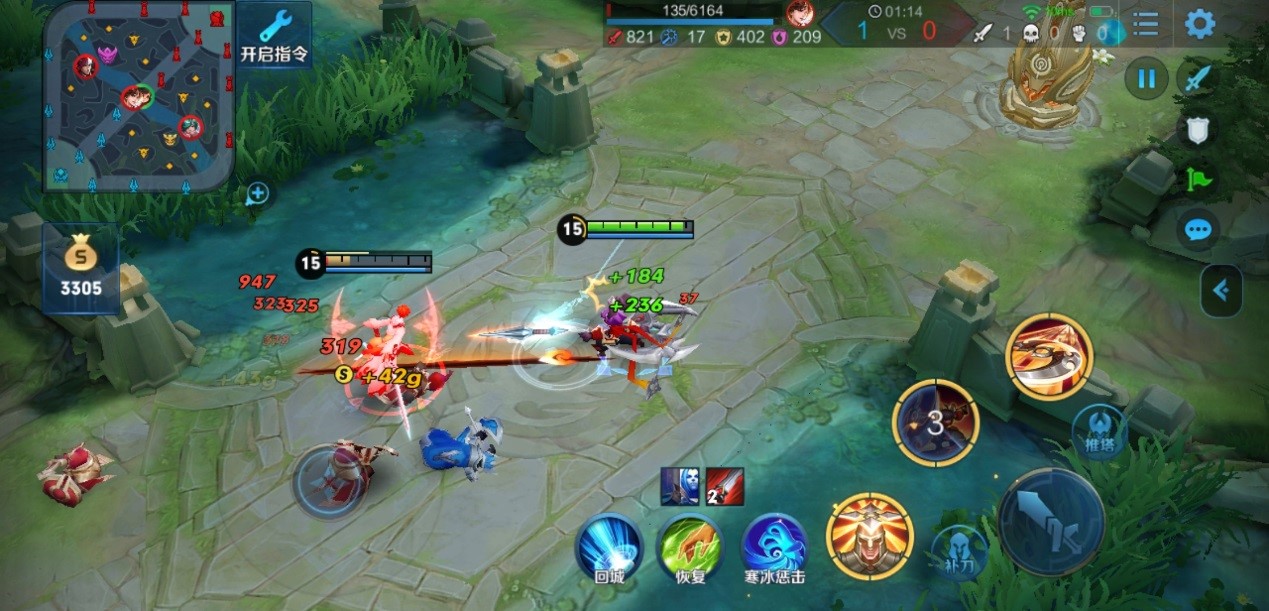
Task: Open the chat bubble quick messages
Action: click(x=1197, y=231)
